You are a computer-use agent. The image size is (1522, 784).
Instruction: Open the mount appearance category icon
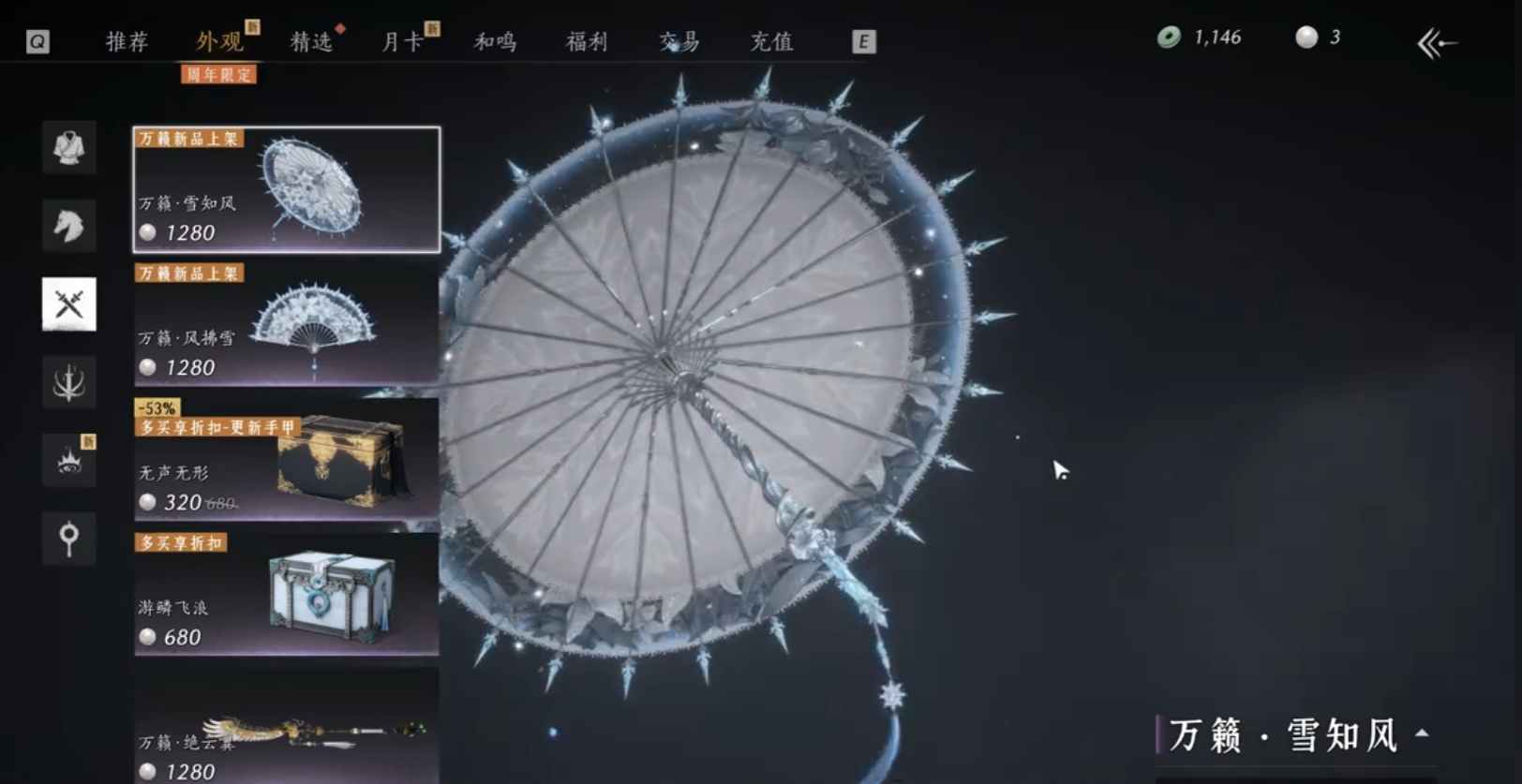click(x=69, y=225)
